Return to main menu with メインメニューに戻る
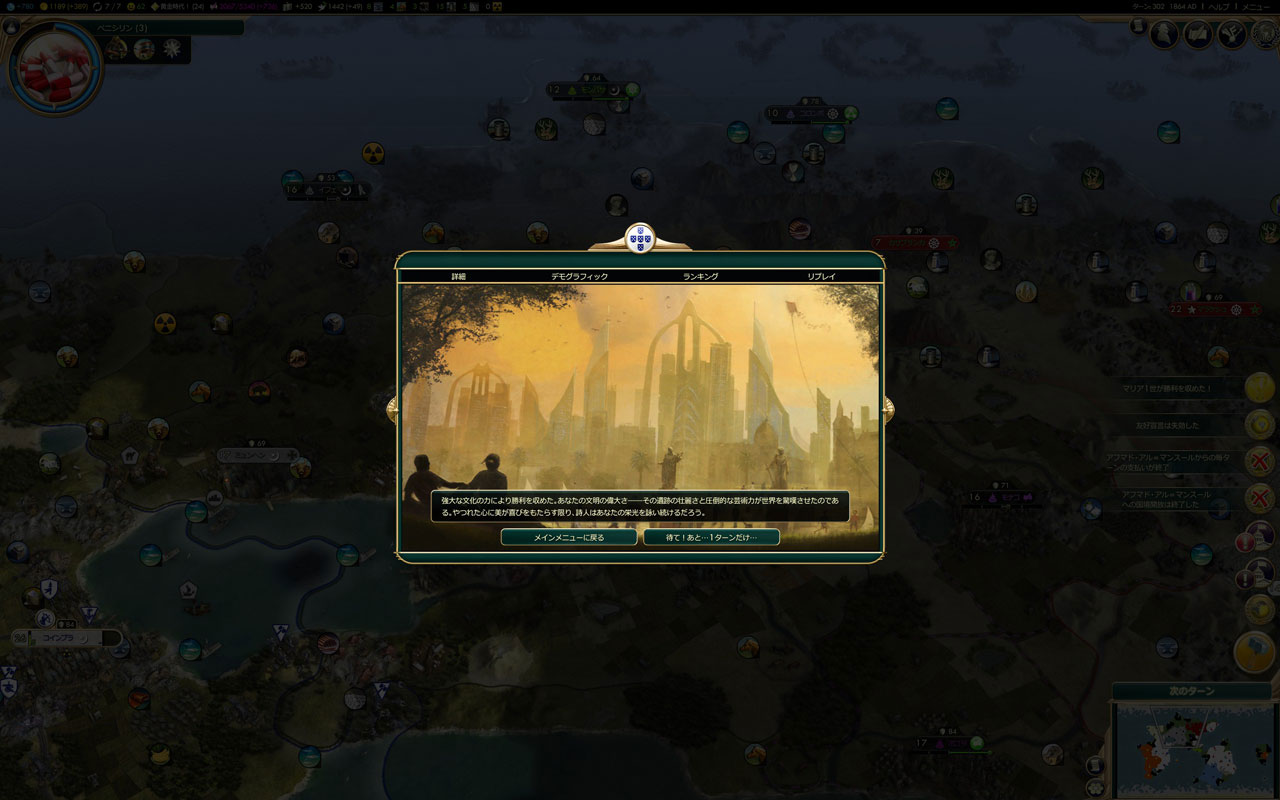Image resolution: width=1280 pixels, height=800 pixels. (568, 537)
